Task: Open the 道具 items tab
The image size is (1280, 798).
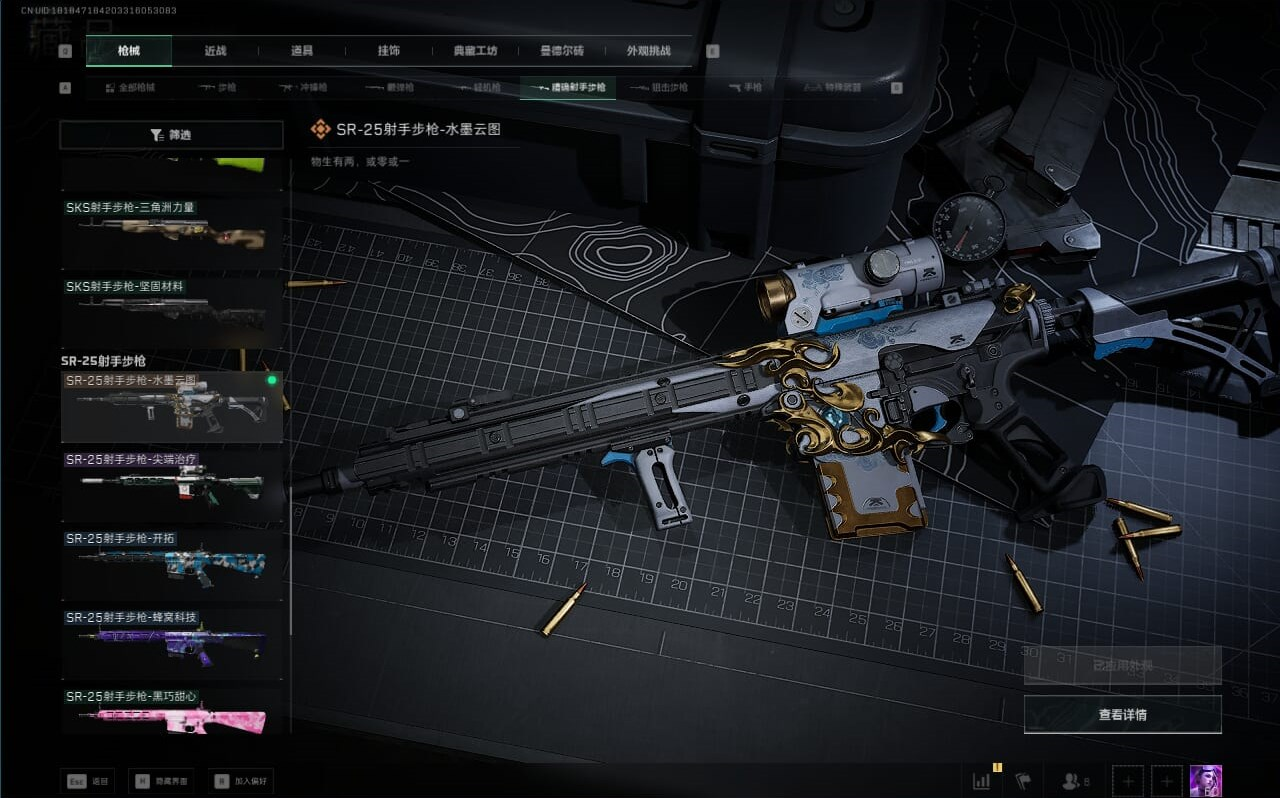Action: point(301,51)
